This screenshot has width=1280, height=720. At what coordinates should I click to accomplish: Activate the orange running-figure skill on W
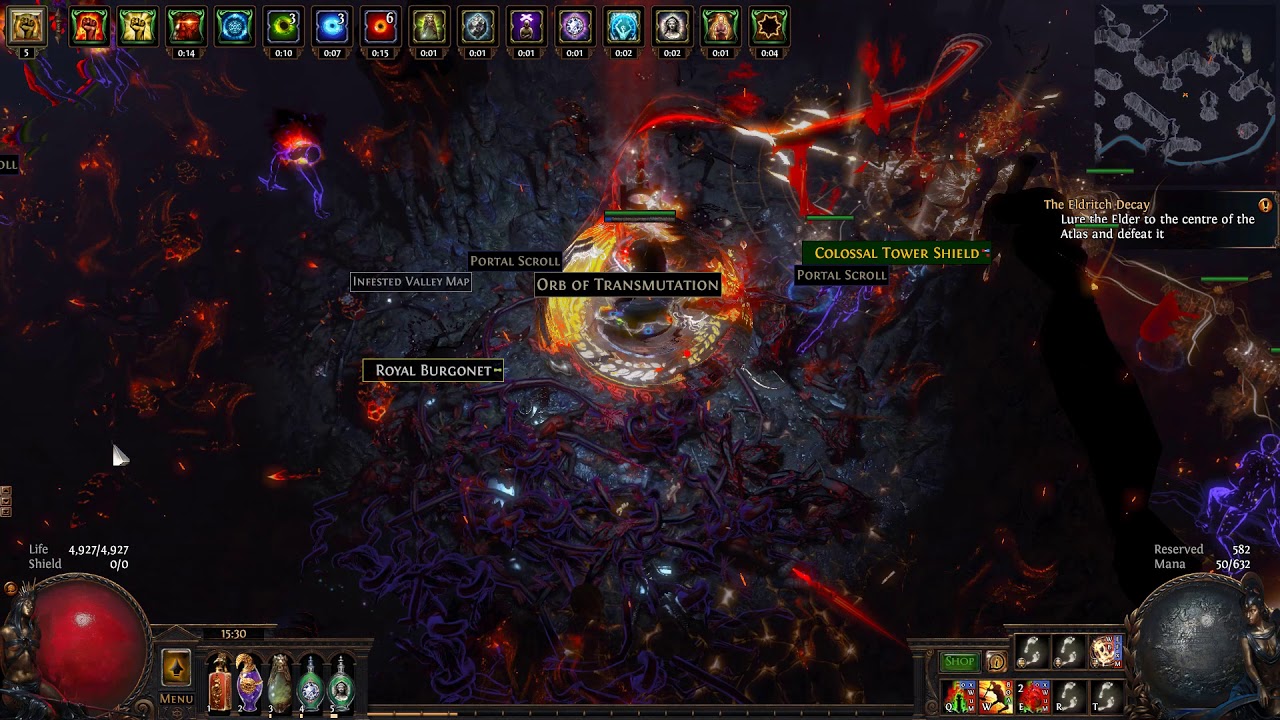[996, 696]
